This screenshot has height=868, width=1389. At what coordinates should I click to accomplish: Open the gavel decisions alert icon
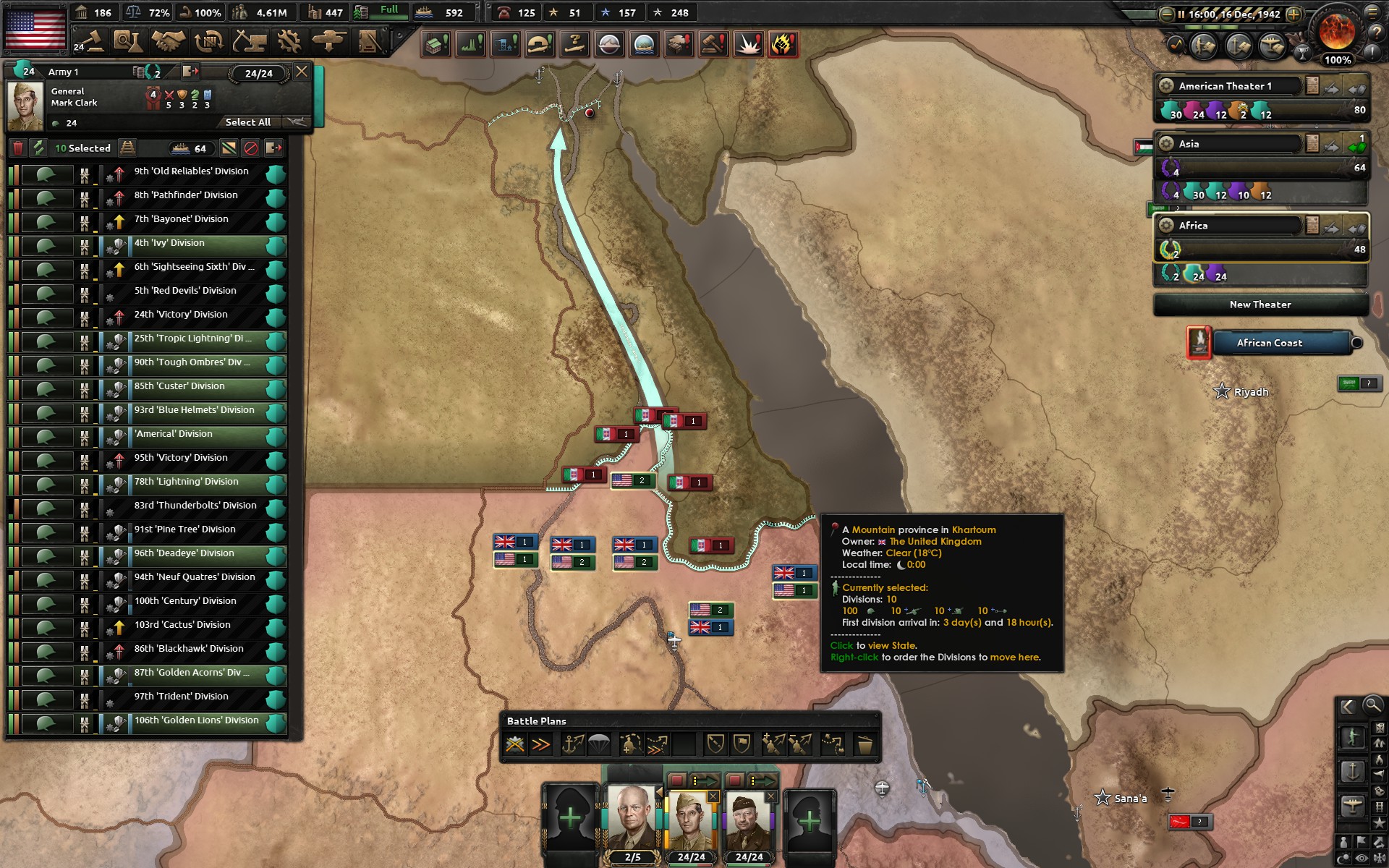click(712, 44)
